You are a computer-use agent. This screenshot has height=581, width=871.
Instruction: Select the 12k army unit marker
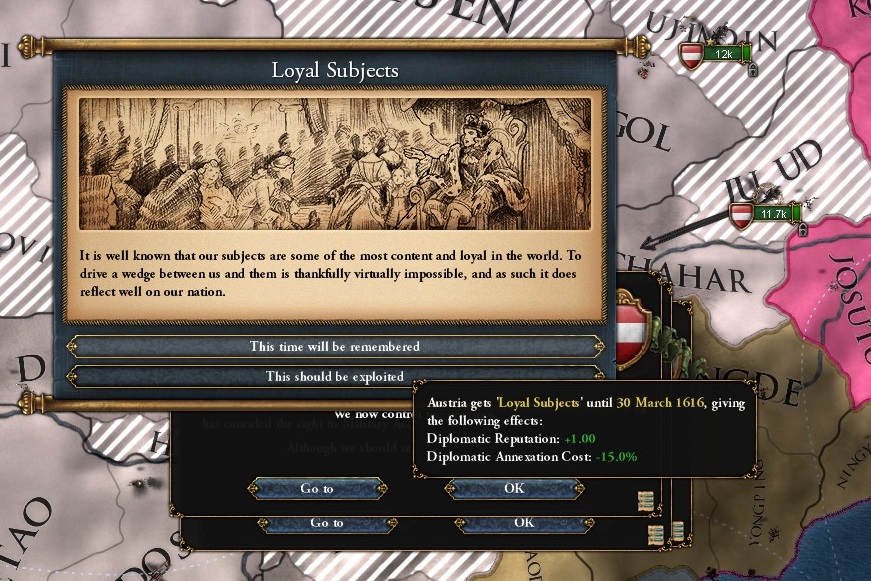719,54
